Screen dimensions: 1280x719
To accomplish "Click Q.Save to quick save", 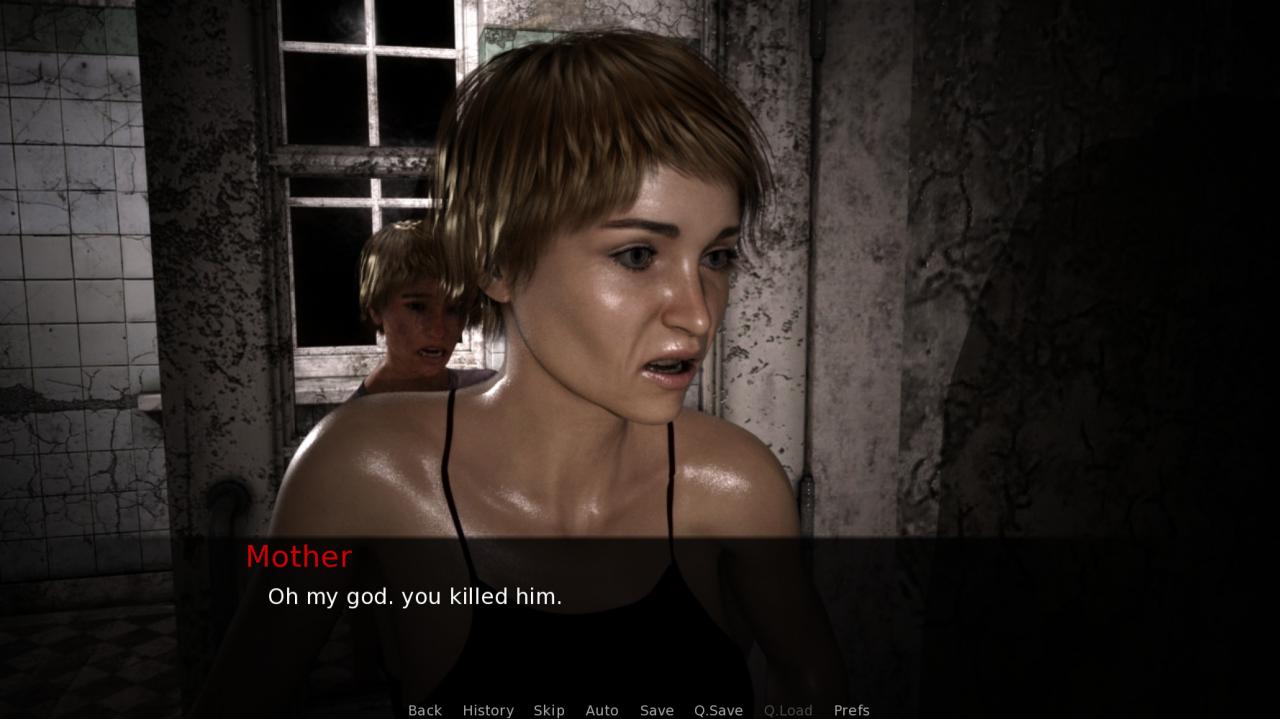I will (x=718, y=710).
